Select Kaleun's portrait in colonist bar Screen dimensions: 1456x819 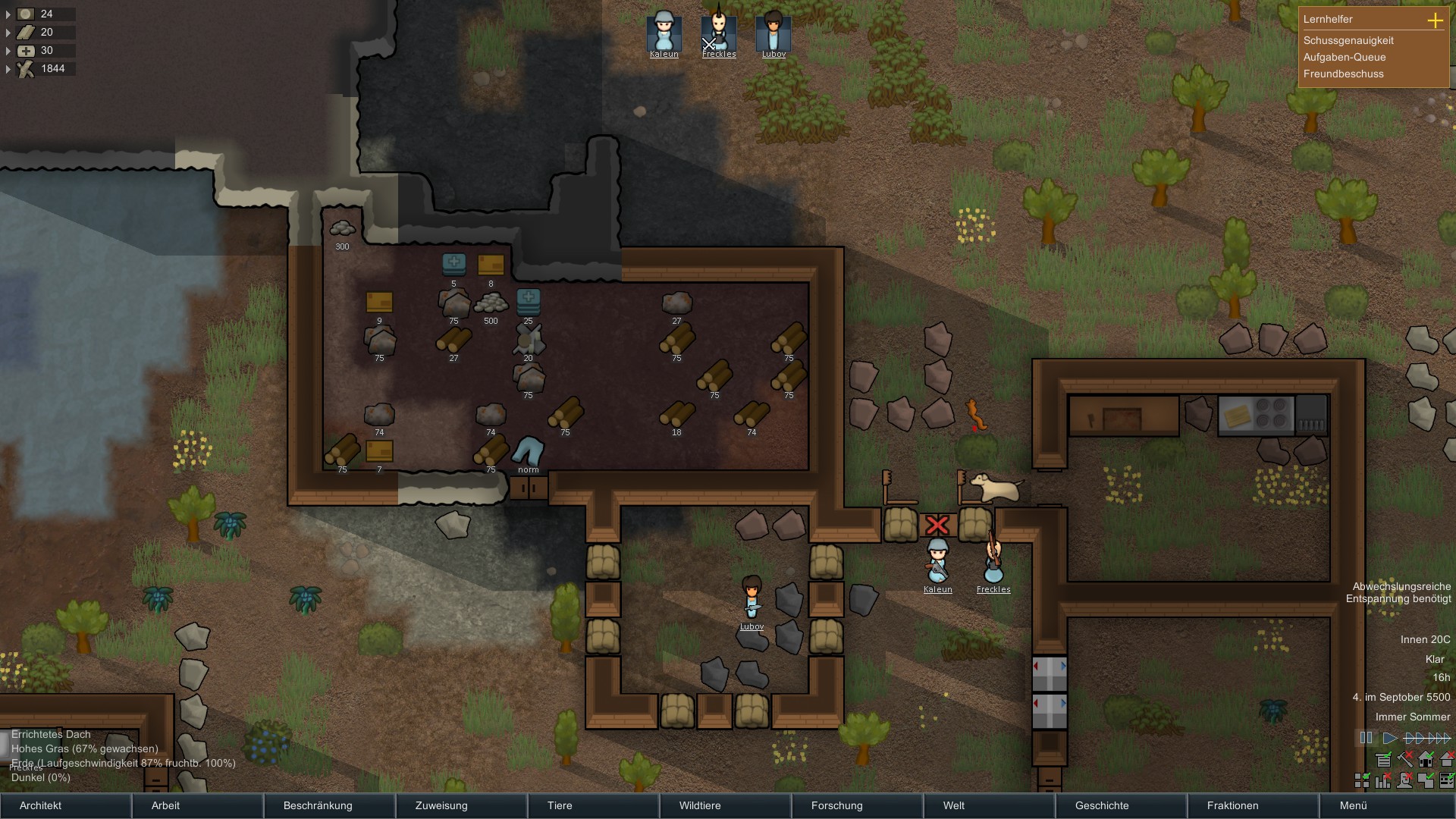coord(664,33)
